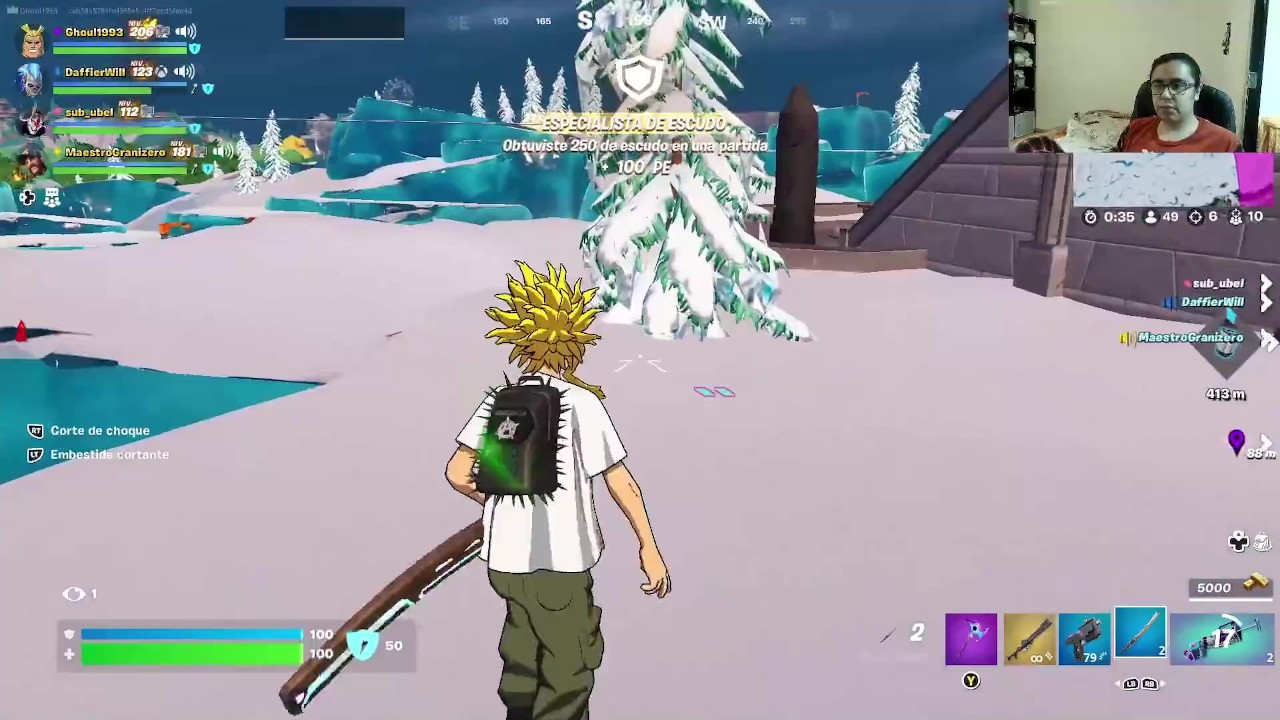Click the purple map marker pin

click(1236, 441)
